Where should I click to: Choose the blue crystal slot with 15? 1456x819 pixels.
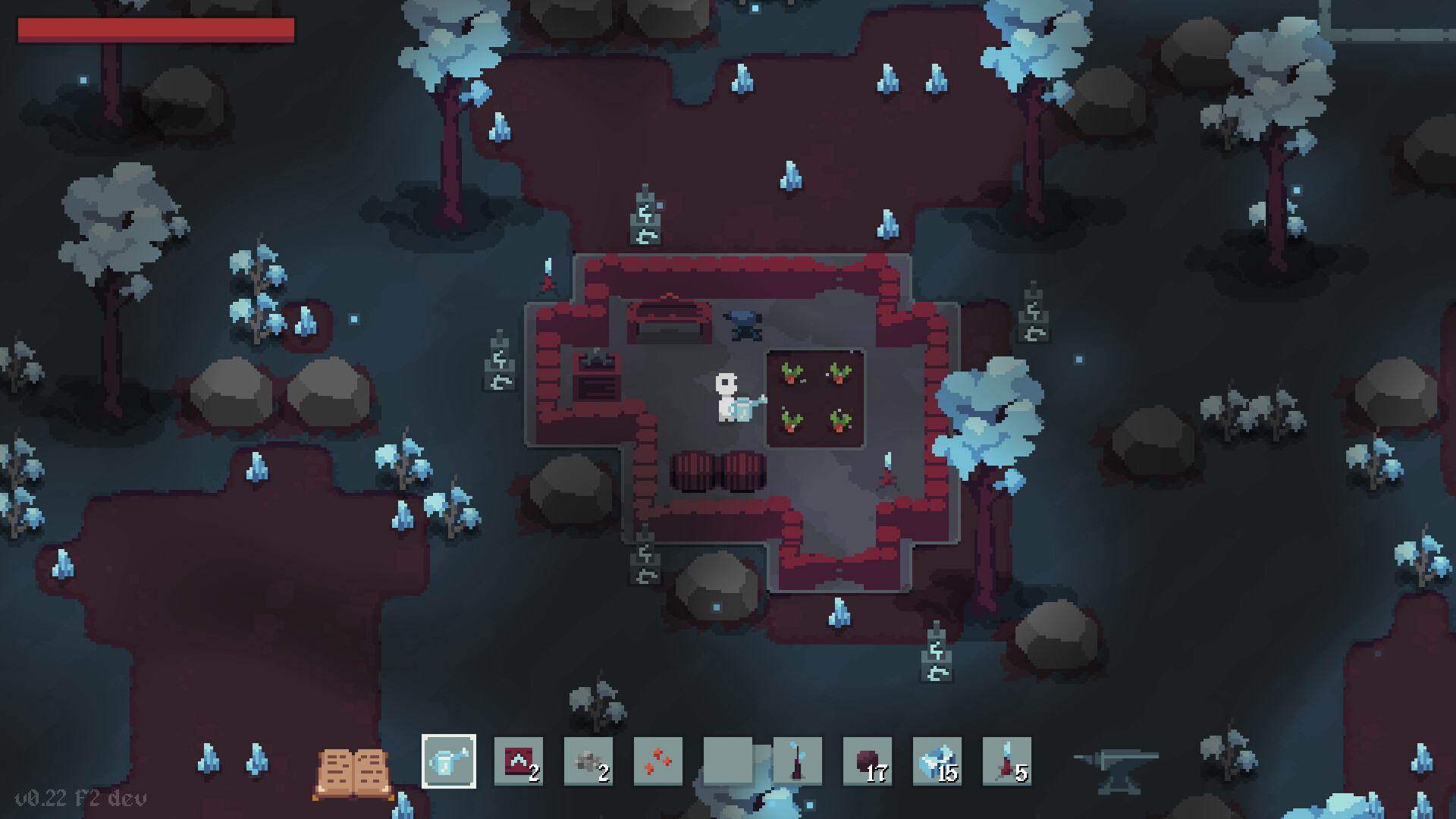[x=937, y=761]
